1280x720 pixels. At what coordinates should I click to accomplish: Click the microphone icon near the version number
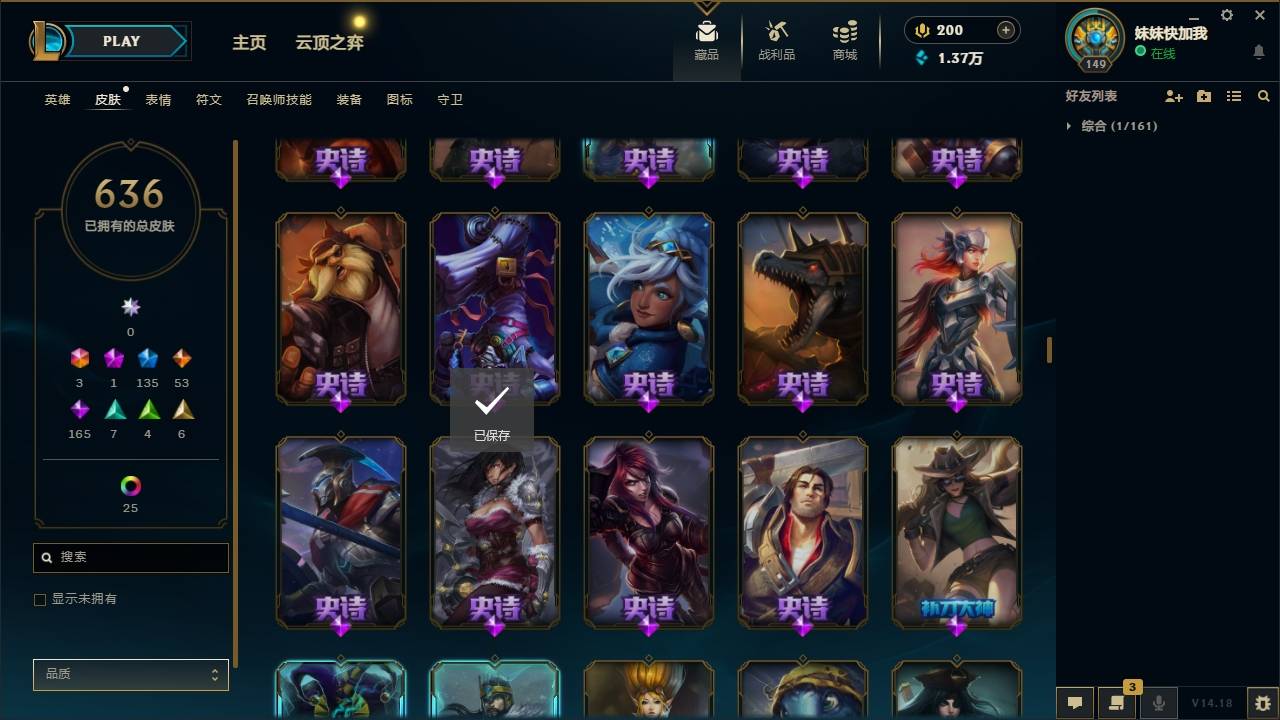pos(1157,703)
